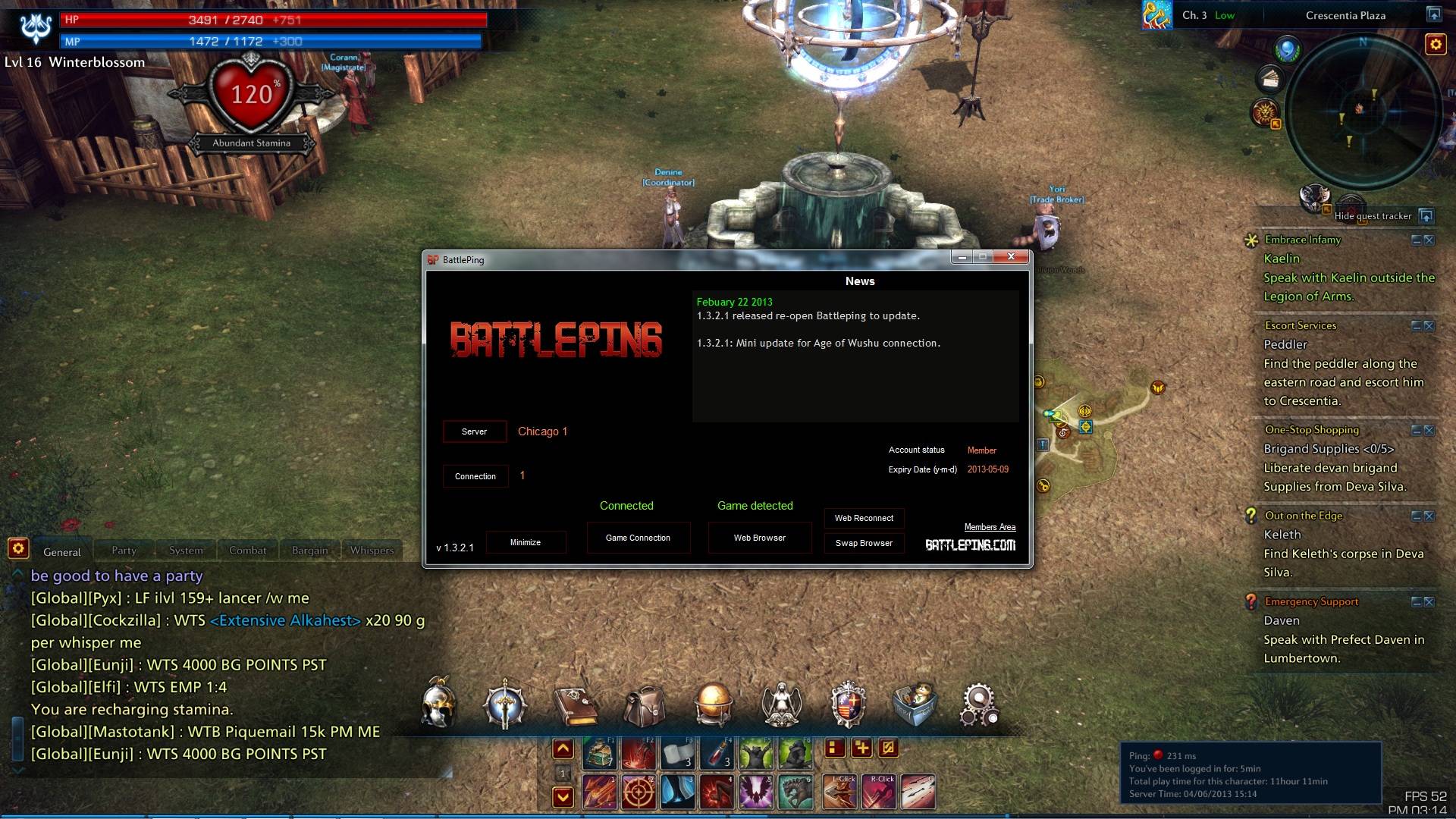Viewport: 1456px width, 819px height.
Task: Open the minimap's orange gear settings
Action: (x=1435, y=45)
